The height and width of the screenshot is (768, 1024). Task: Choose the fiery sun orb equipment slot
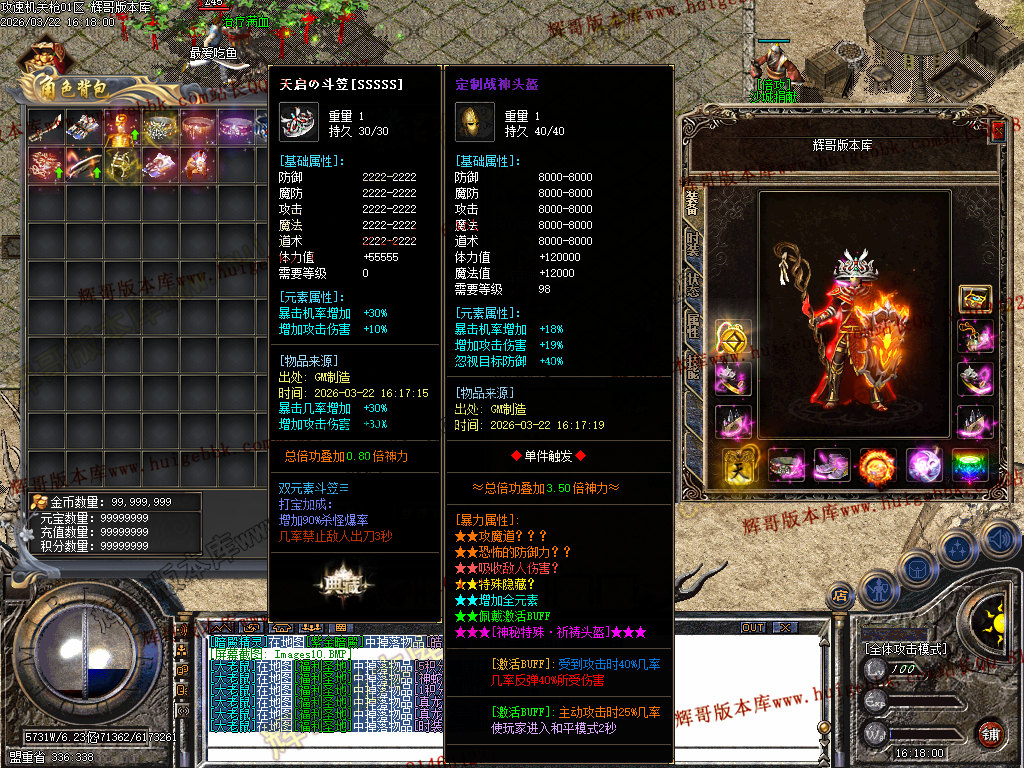(x=877, y=466)
